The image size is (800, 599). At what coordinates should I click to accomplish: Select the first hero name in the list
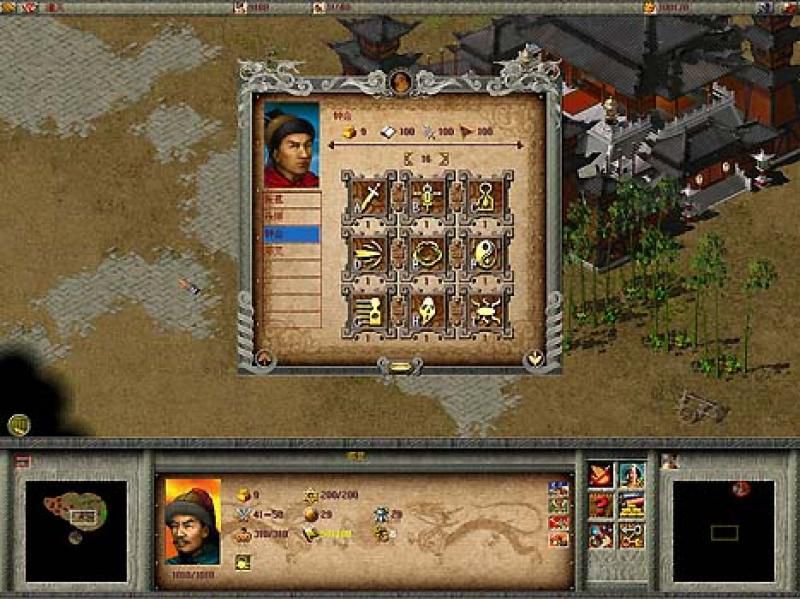point(291,199)
